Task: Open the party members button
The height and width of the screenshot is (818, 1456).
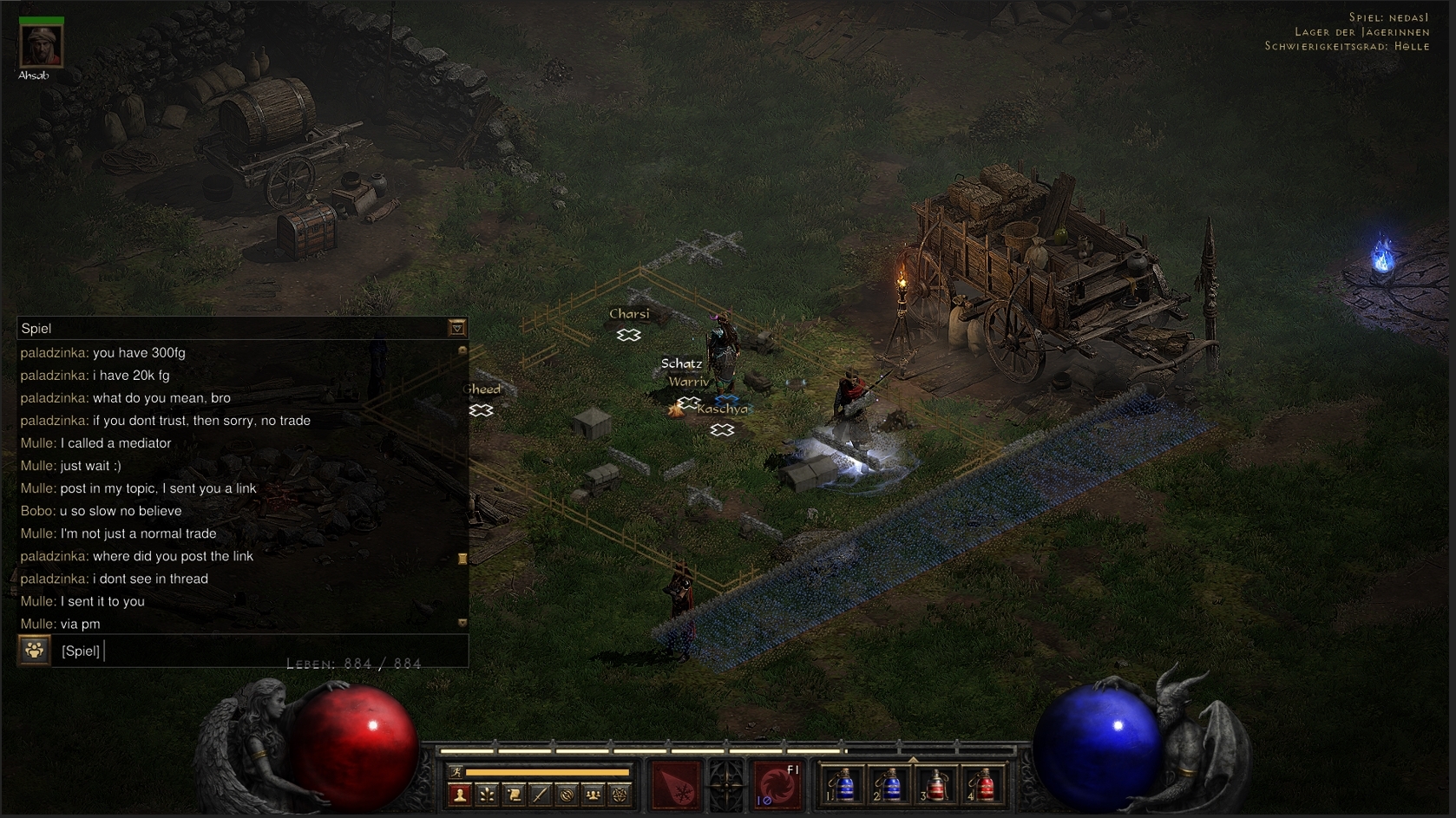Action: coord(594,794)
